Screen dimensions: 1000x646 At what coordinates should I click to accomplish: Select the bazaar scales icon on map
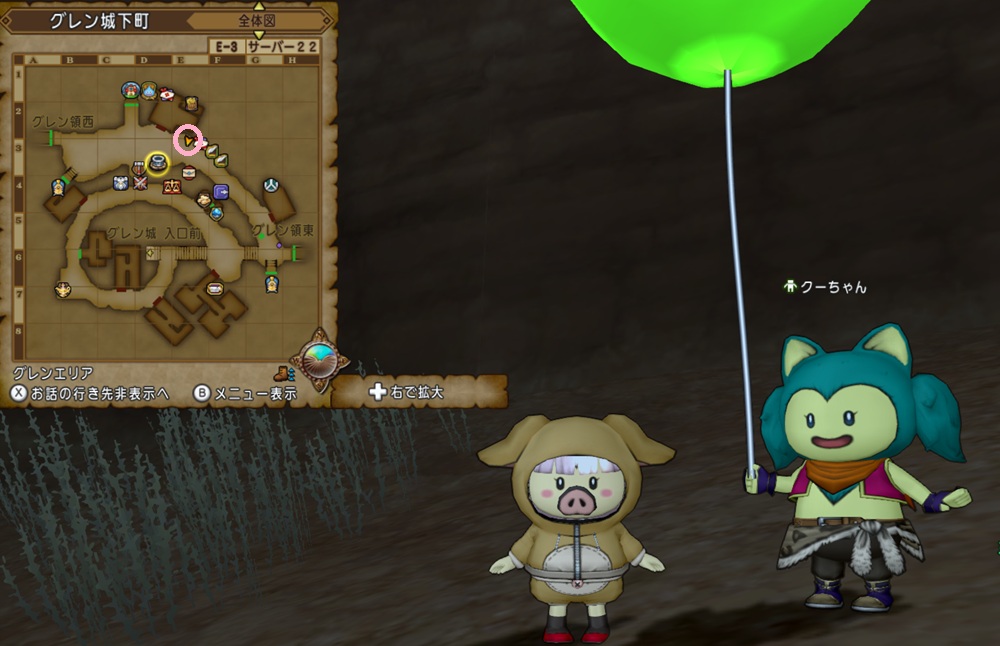[x=170, y=186]
